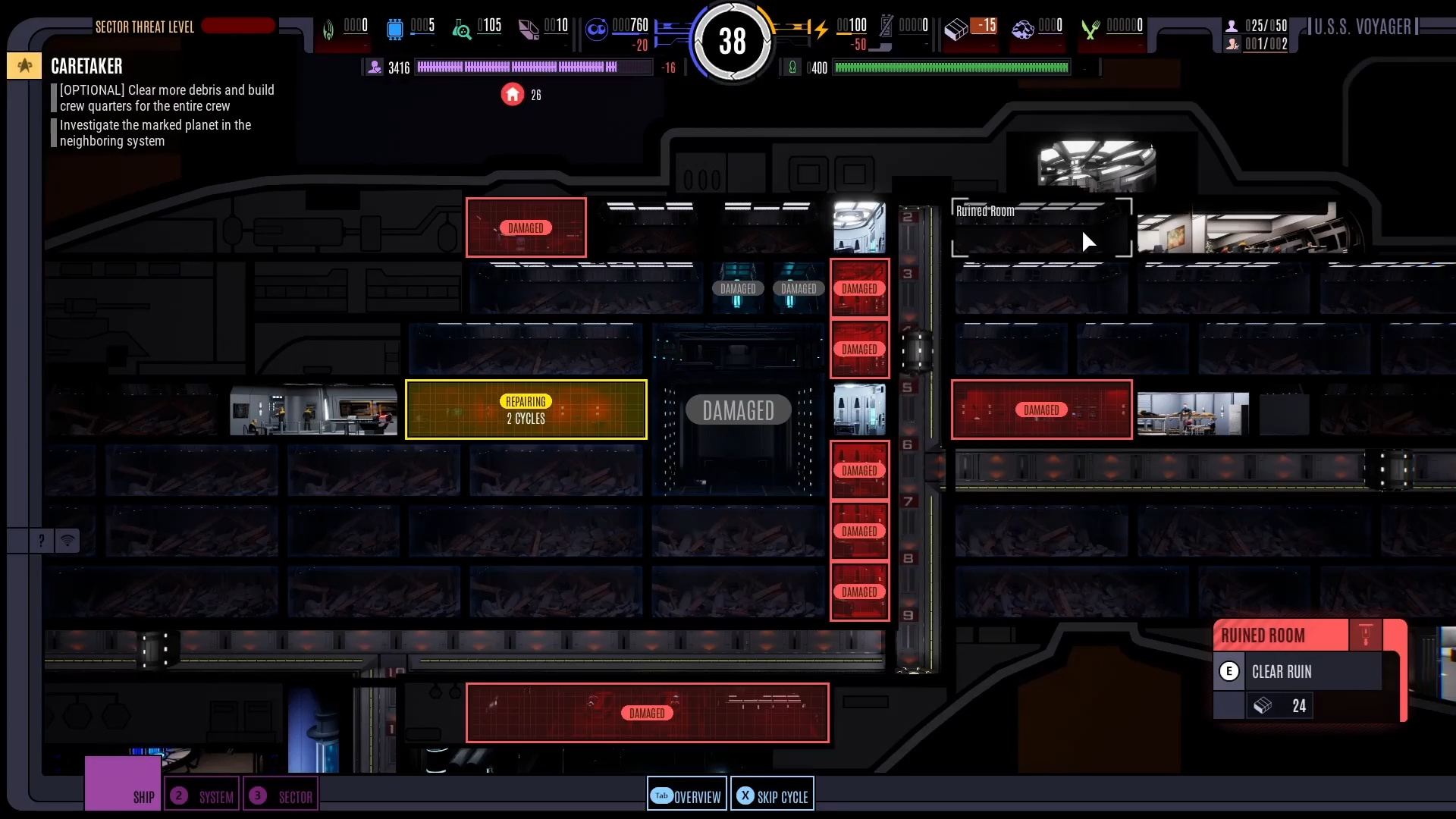This screenshot has width=1456, height=819.
Task: Click the tritanium bricks icon showing -15
Action: (958, 29)
